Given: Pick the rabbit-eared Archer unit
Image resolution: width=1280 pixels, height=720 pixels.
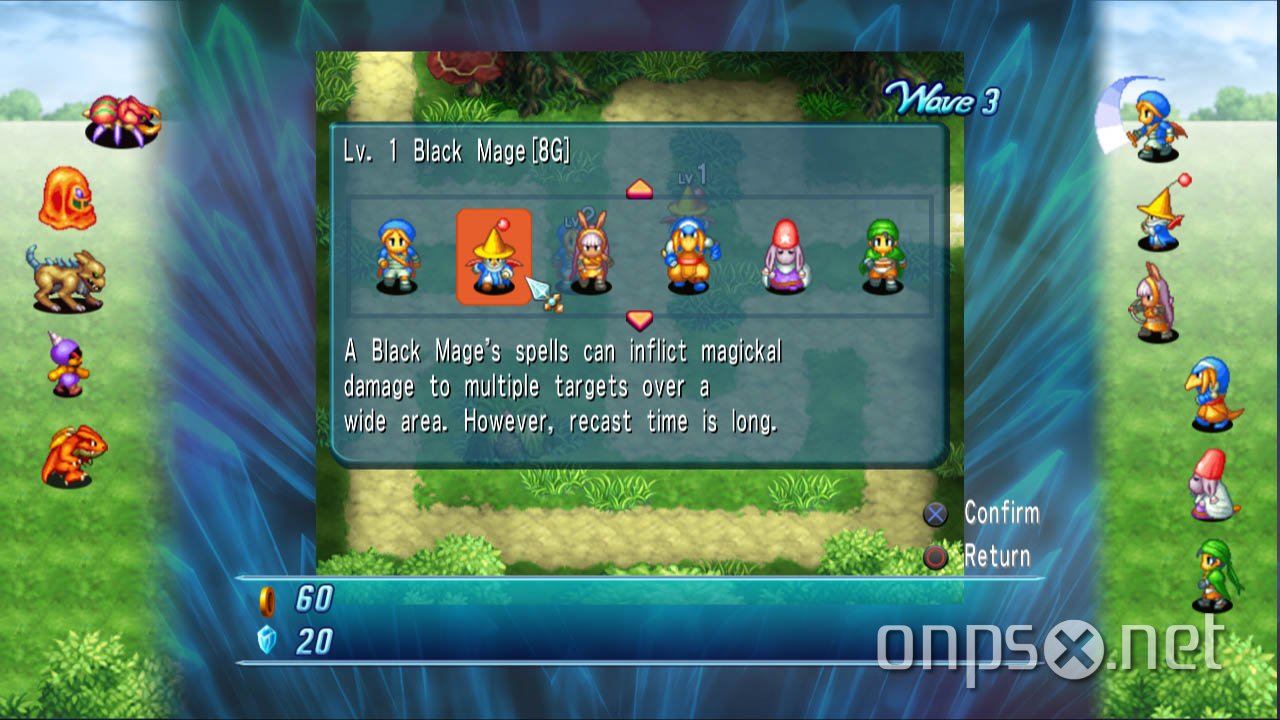Looking at the screenshot, I should coord(591,256).
